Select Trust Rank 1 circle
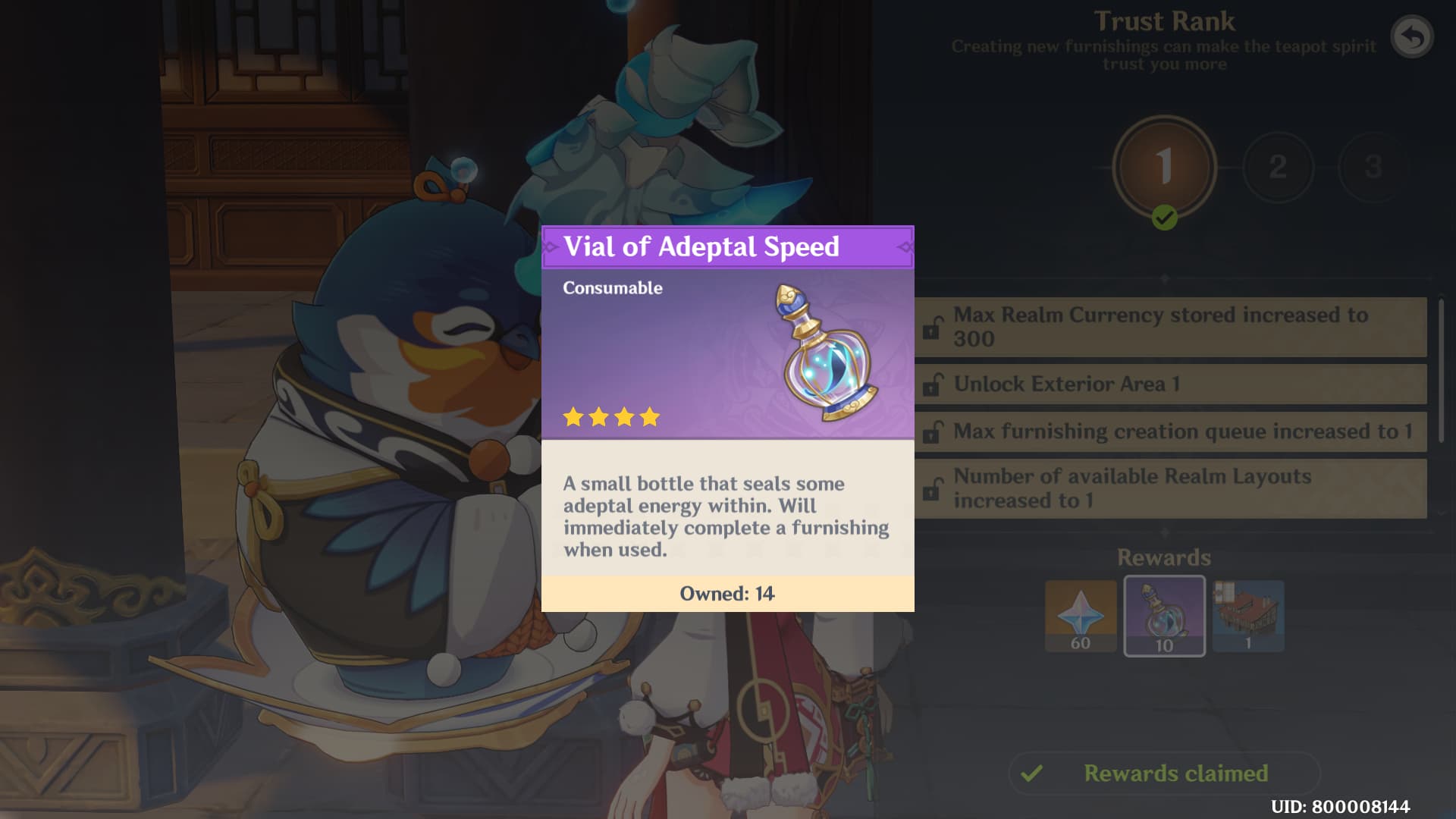This screenshot has width=1456, height=819. click(1164, 167)
